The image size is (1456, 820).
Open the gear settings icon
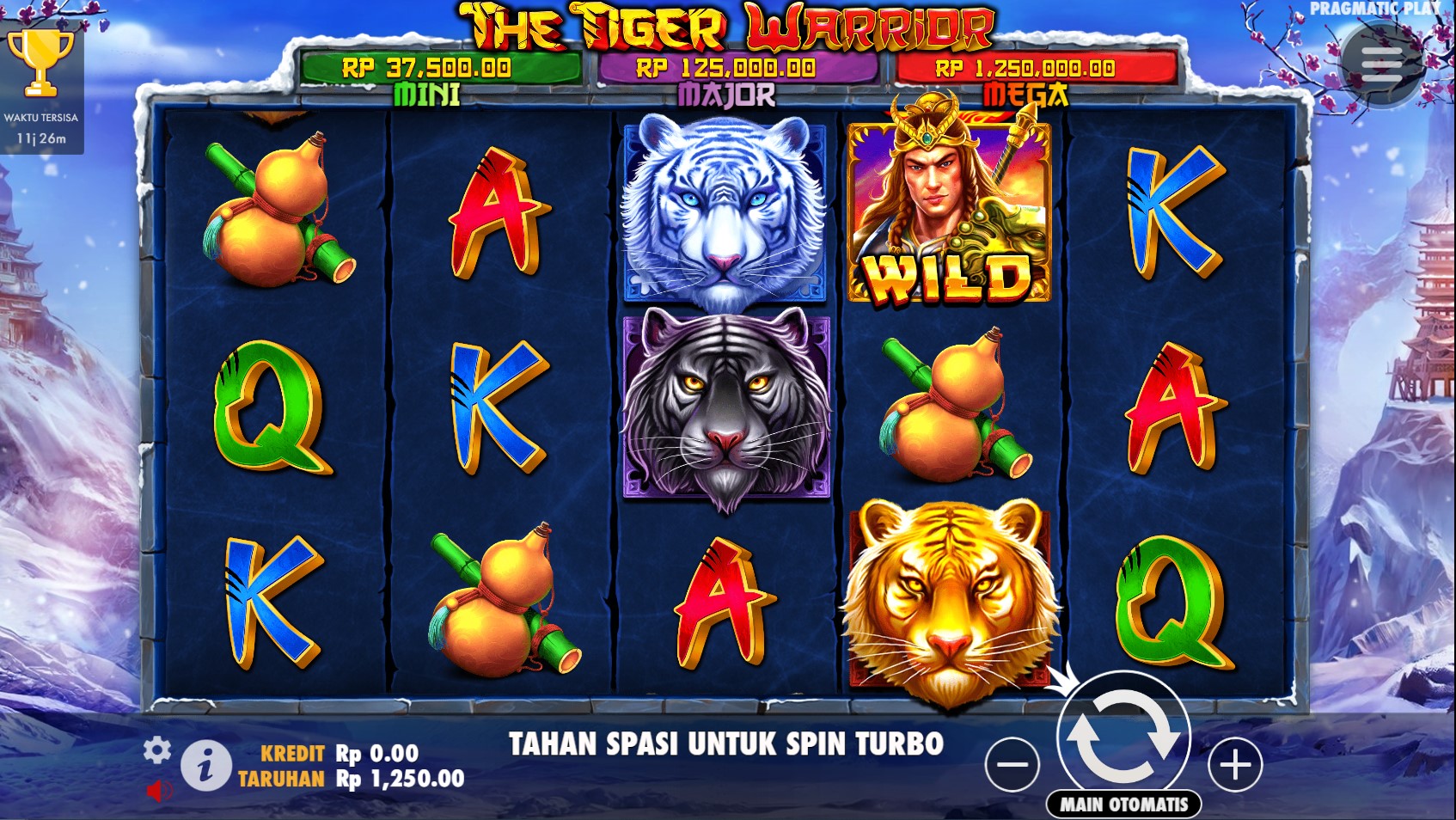coord(156,750)
